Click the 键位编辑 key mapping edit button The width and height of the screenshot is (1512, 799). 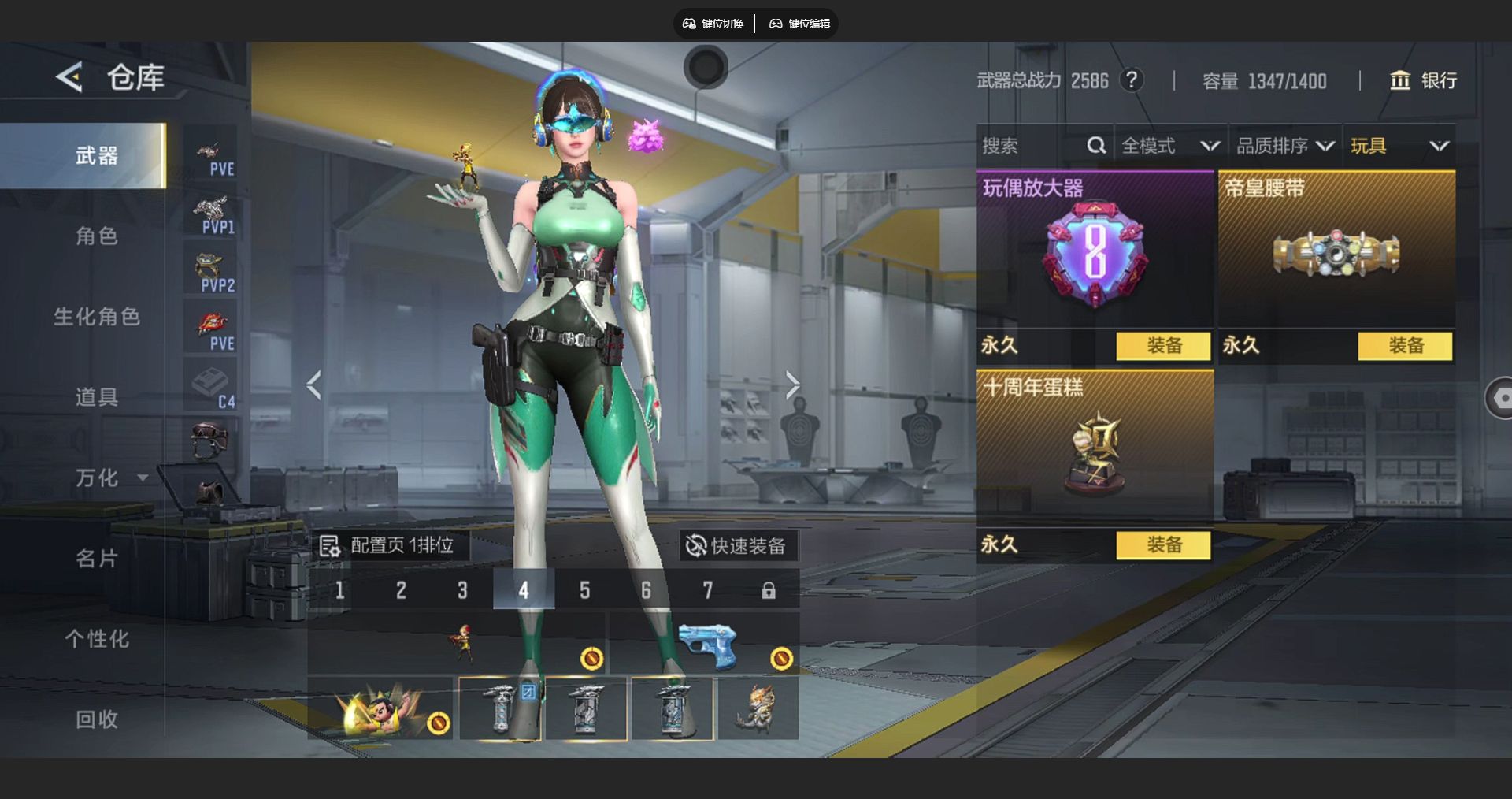(800, 24)
